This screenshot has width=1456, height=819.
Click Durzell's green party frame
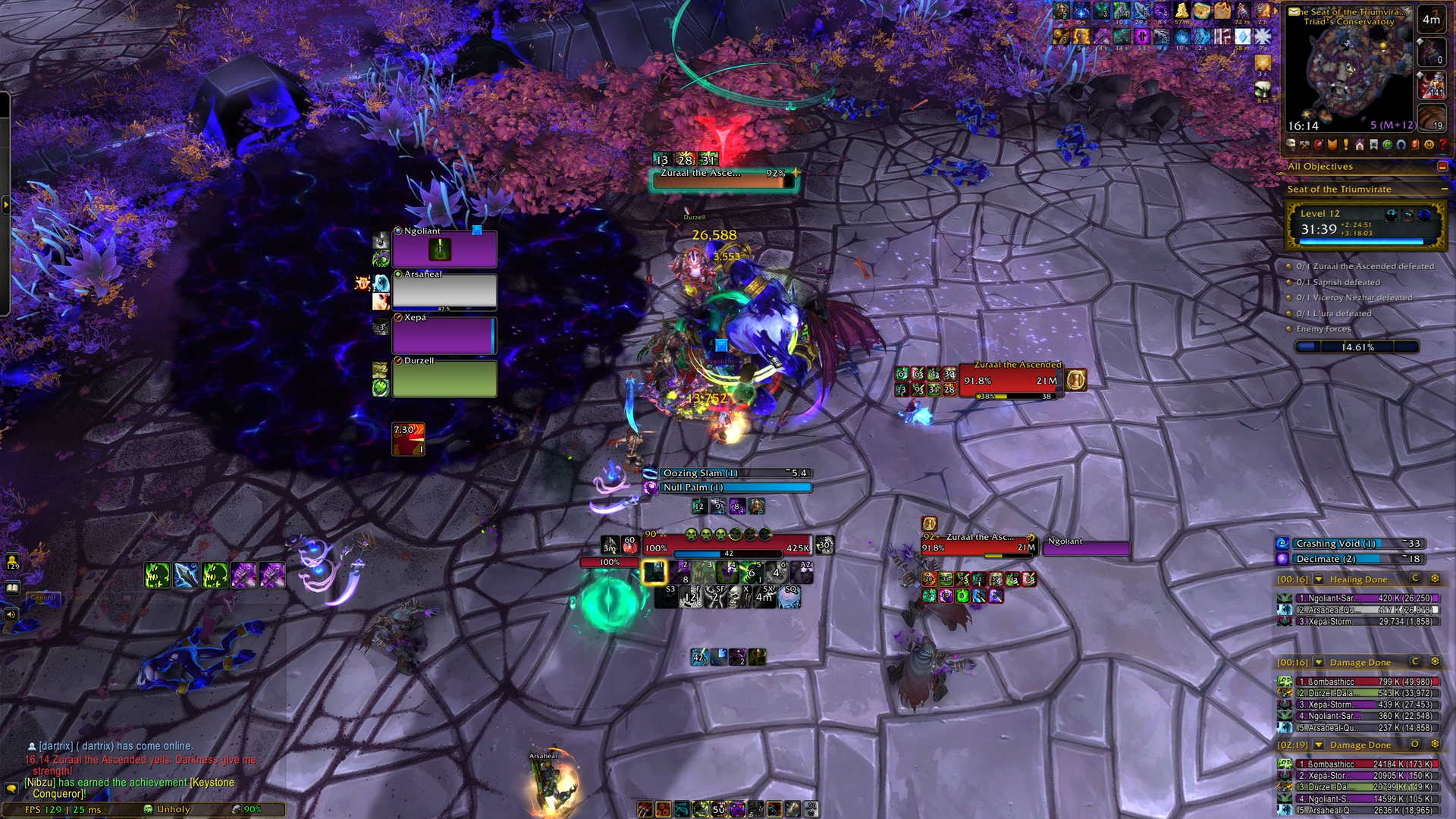click(444, 378)
